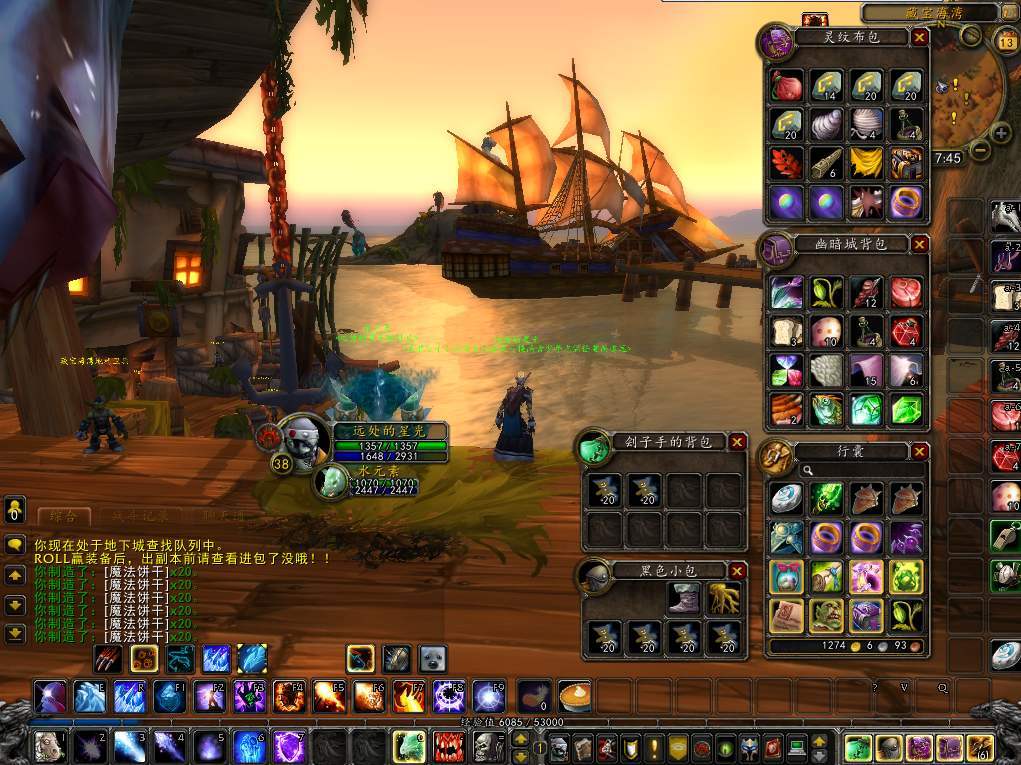
Task: Select the water elemental pet portrait
Action: [330, 481]
